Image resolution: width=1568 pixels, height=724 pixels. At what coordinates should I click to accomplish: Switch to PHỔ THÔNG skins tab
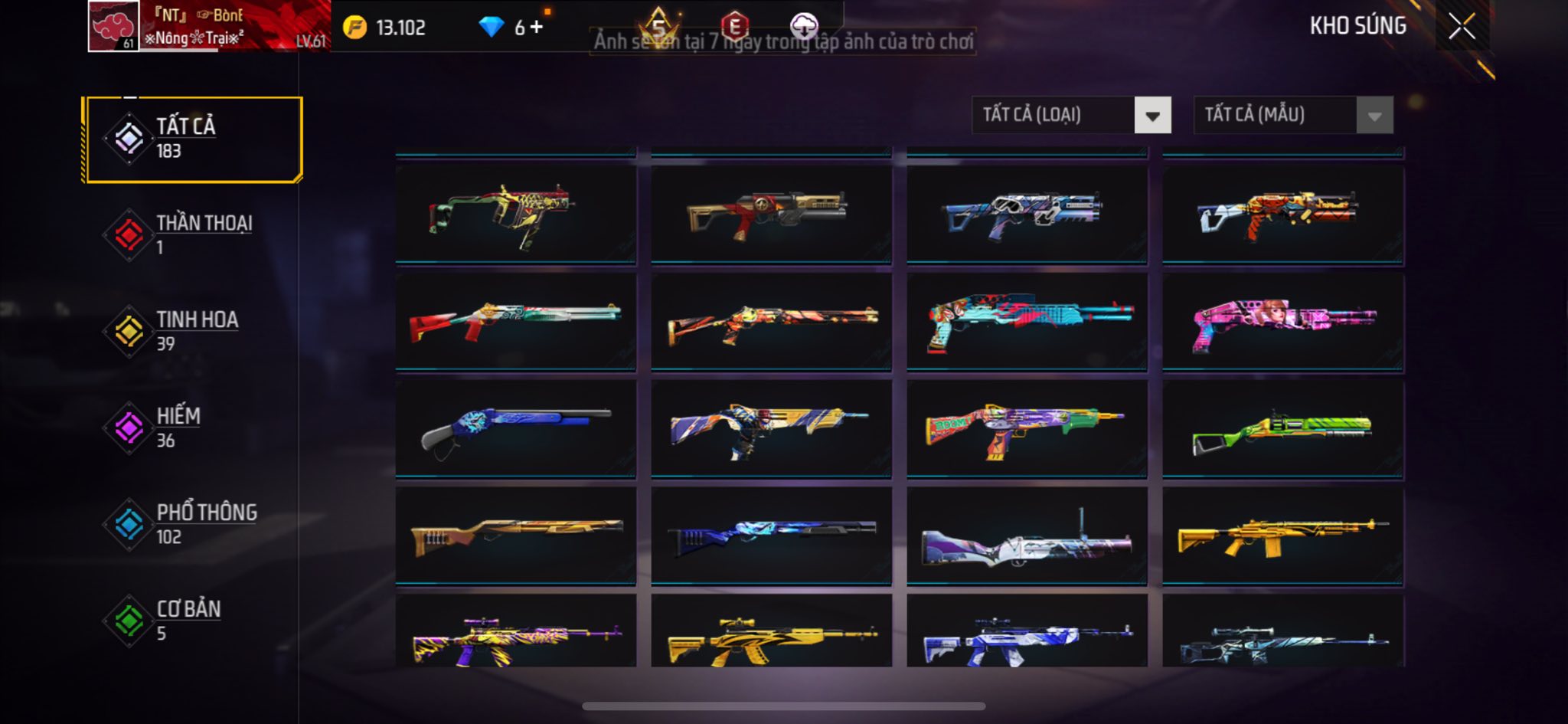[x=194, y=524]
